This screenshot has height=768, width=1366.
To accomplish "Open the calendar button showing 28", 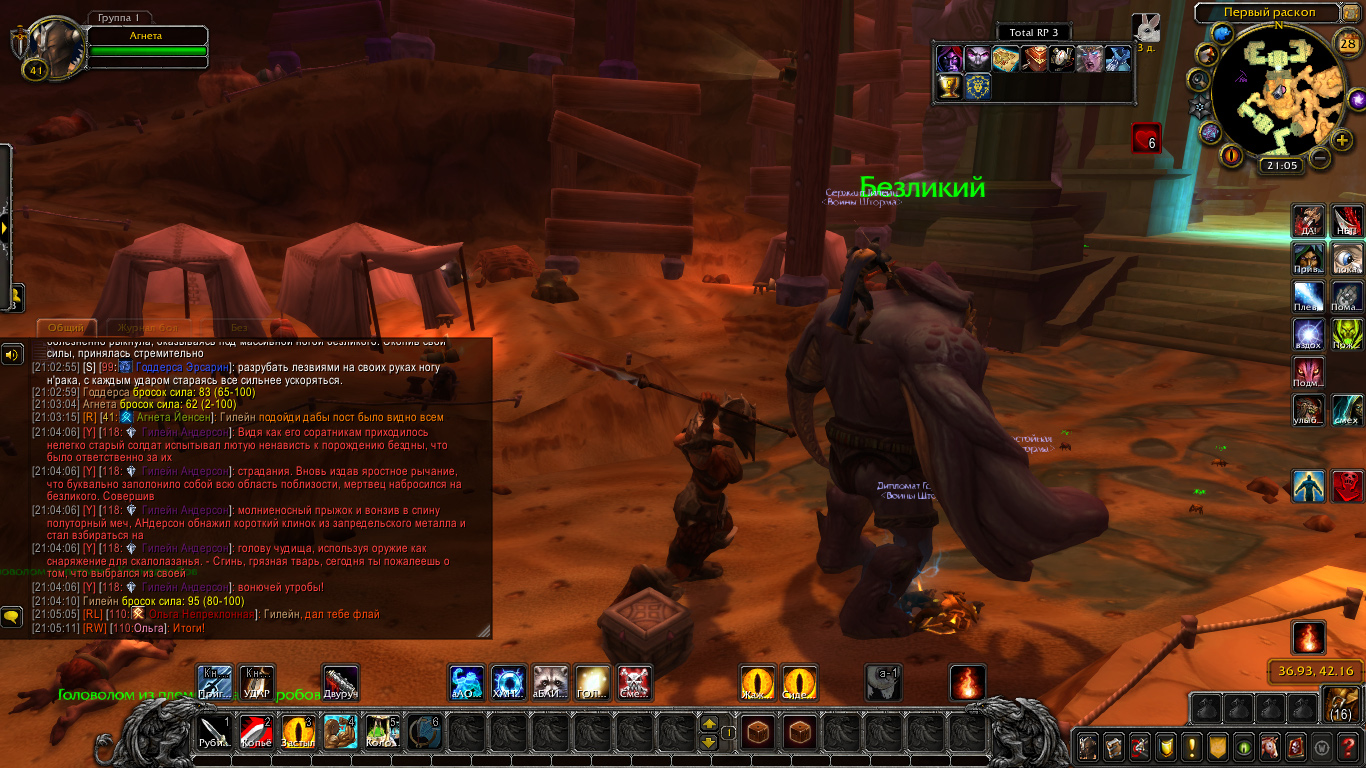I will pos(1347,43).
